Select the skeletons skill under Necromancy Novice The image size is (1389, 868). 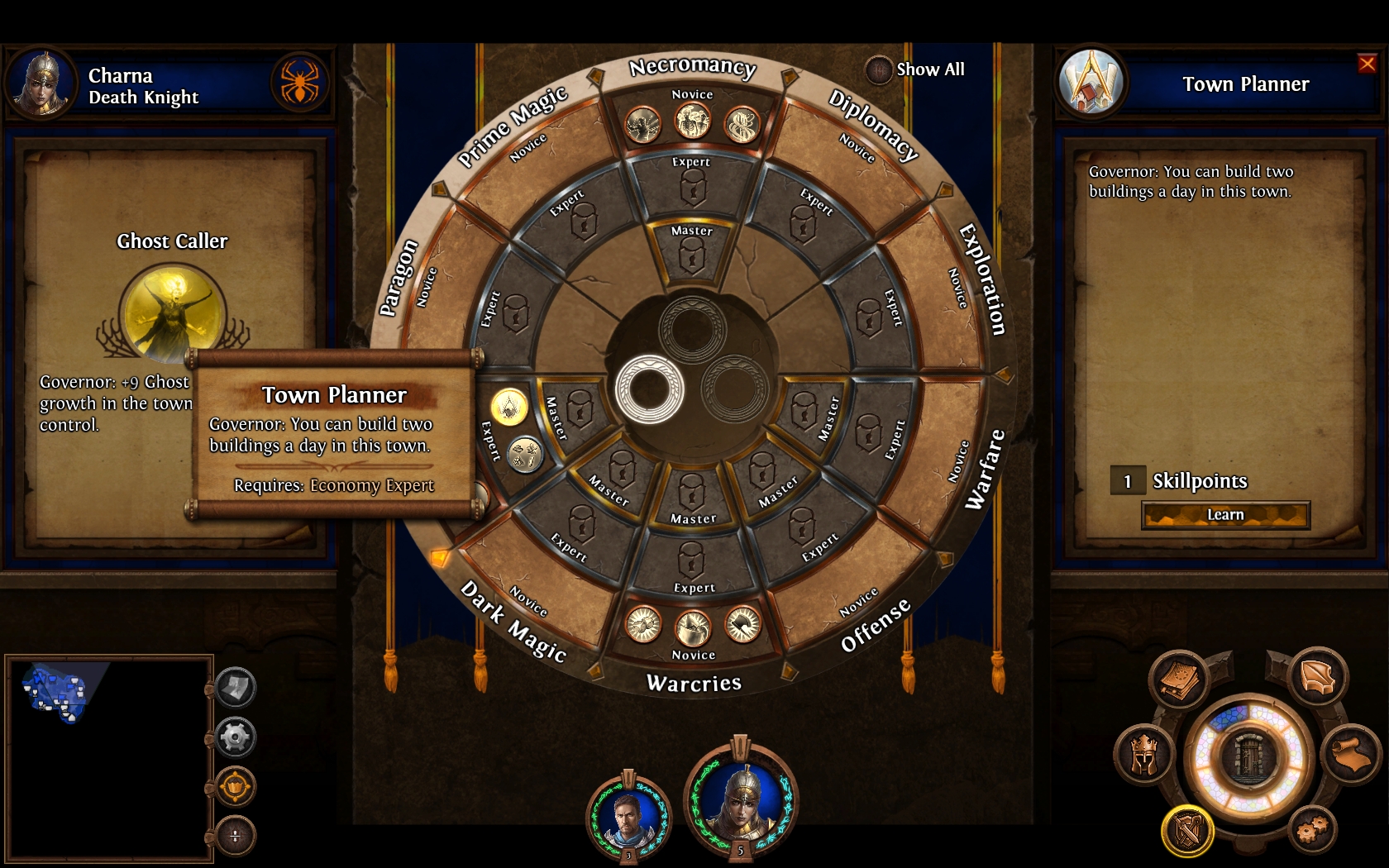click(693, 123)
